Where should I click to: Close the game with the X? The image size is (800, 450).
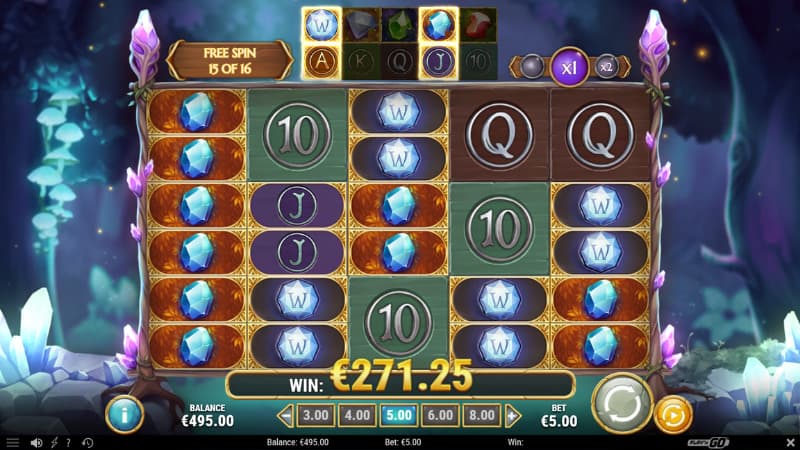click(x=788, y=441)
